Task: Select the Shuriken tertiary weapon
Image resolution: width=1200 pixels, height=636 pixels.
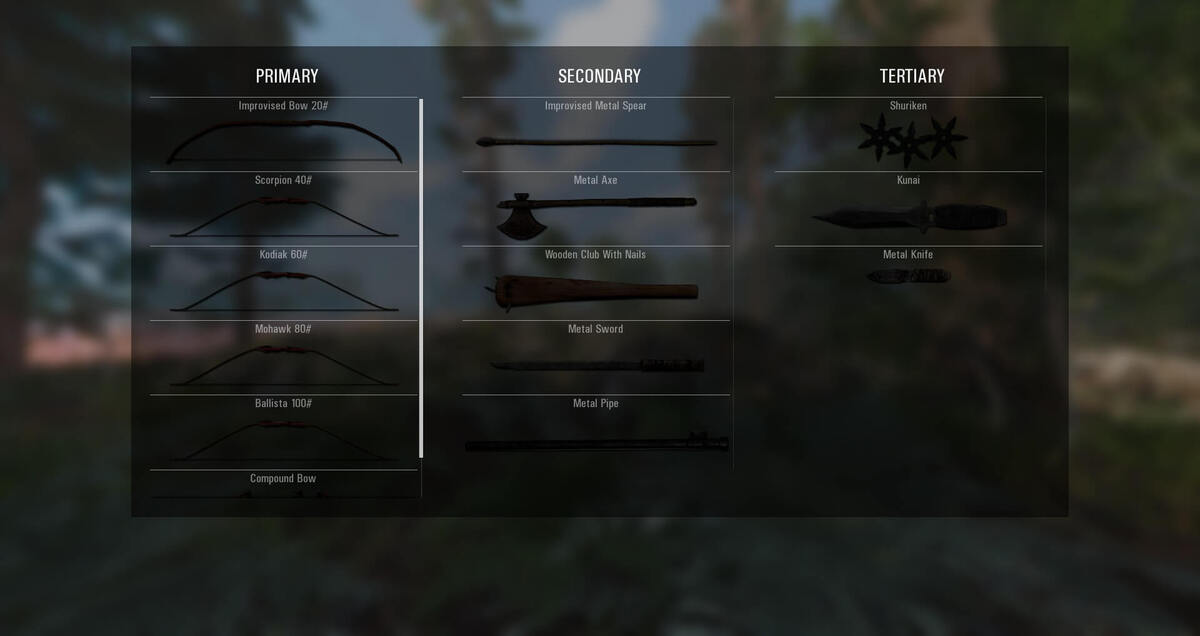Action: [908, 136]
